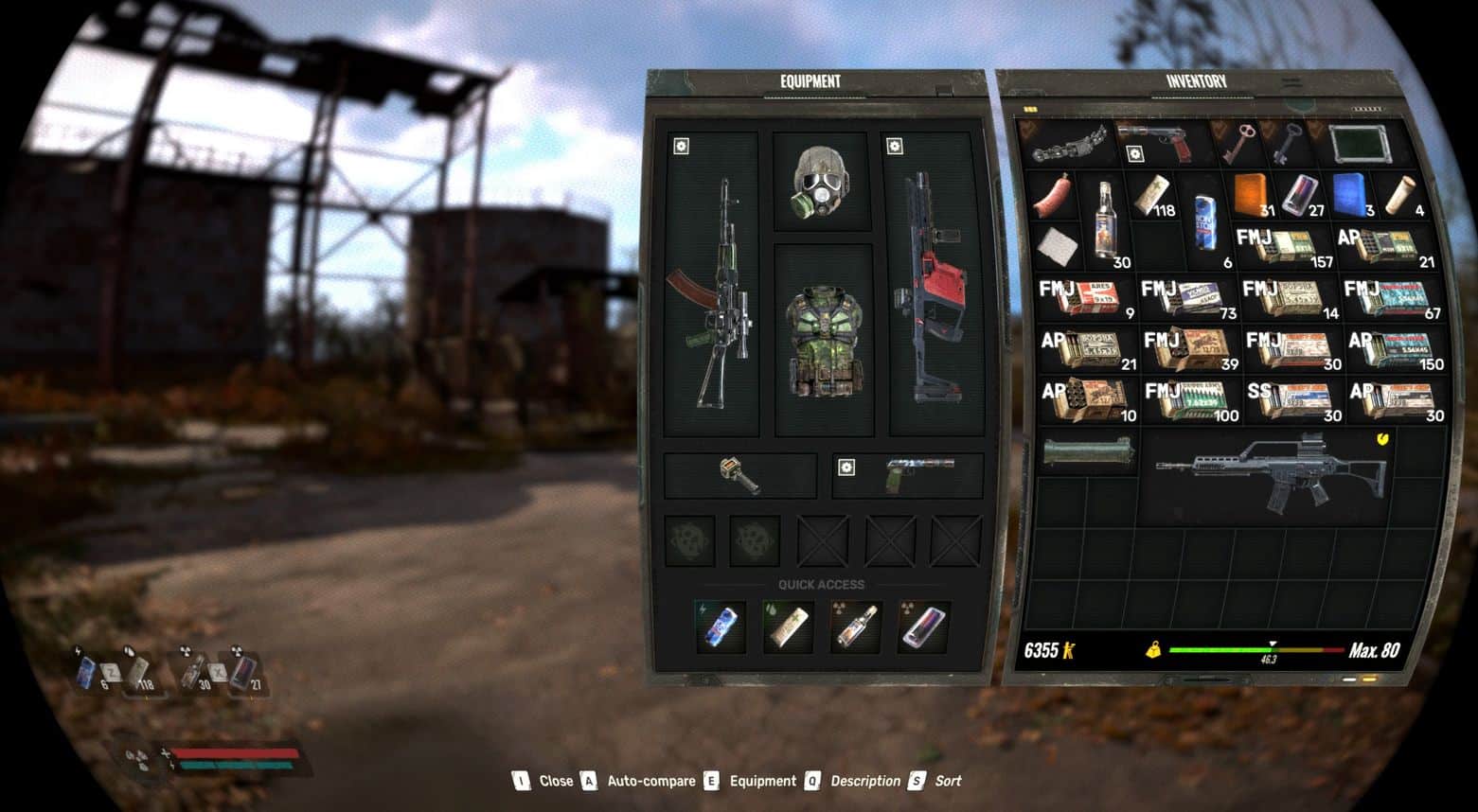Select the detector device slot
Screen dimensions: 1478x812
pyautogui.click(x=739, y=475)
